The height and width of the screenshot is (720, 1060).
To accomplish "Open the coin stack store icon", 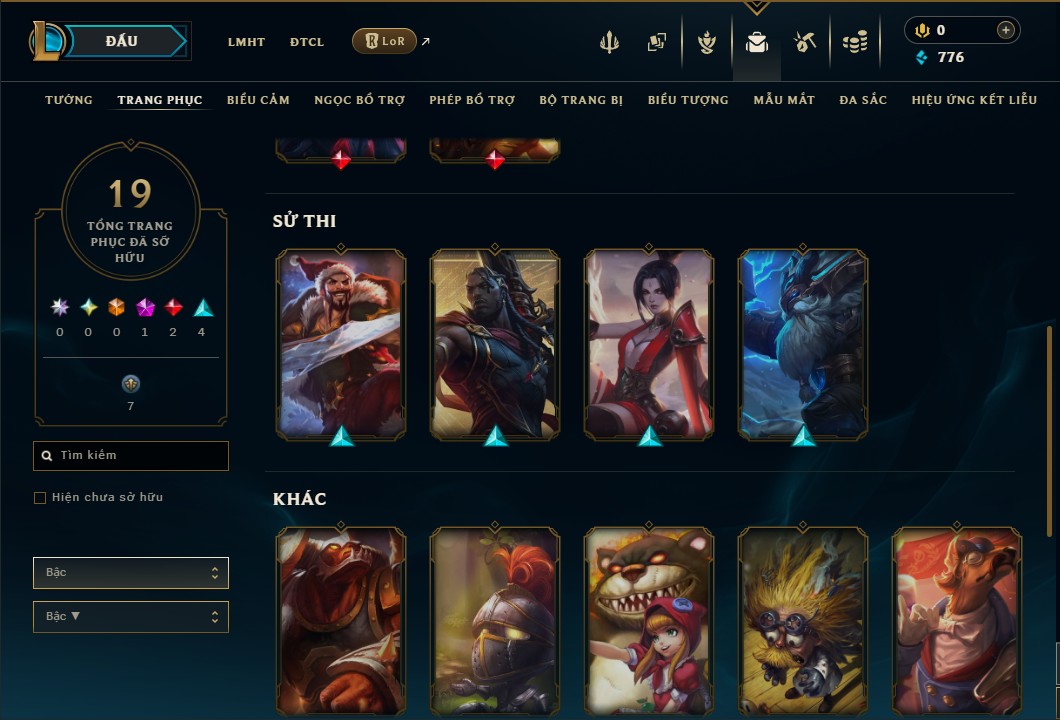I will click(854, 42).
